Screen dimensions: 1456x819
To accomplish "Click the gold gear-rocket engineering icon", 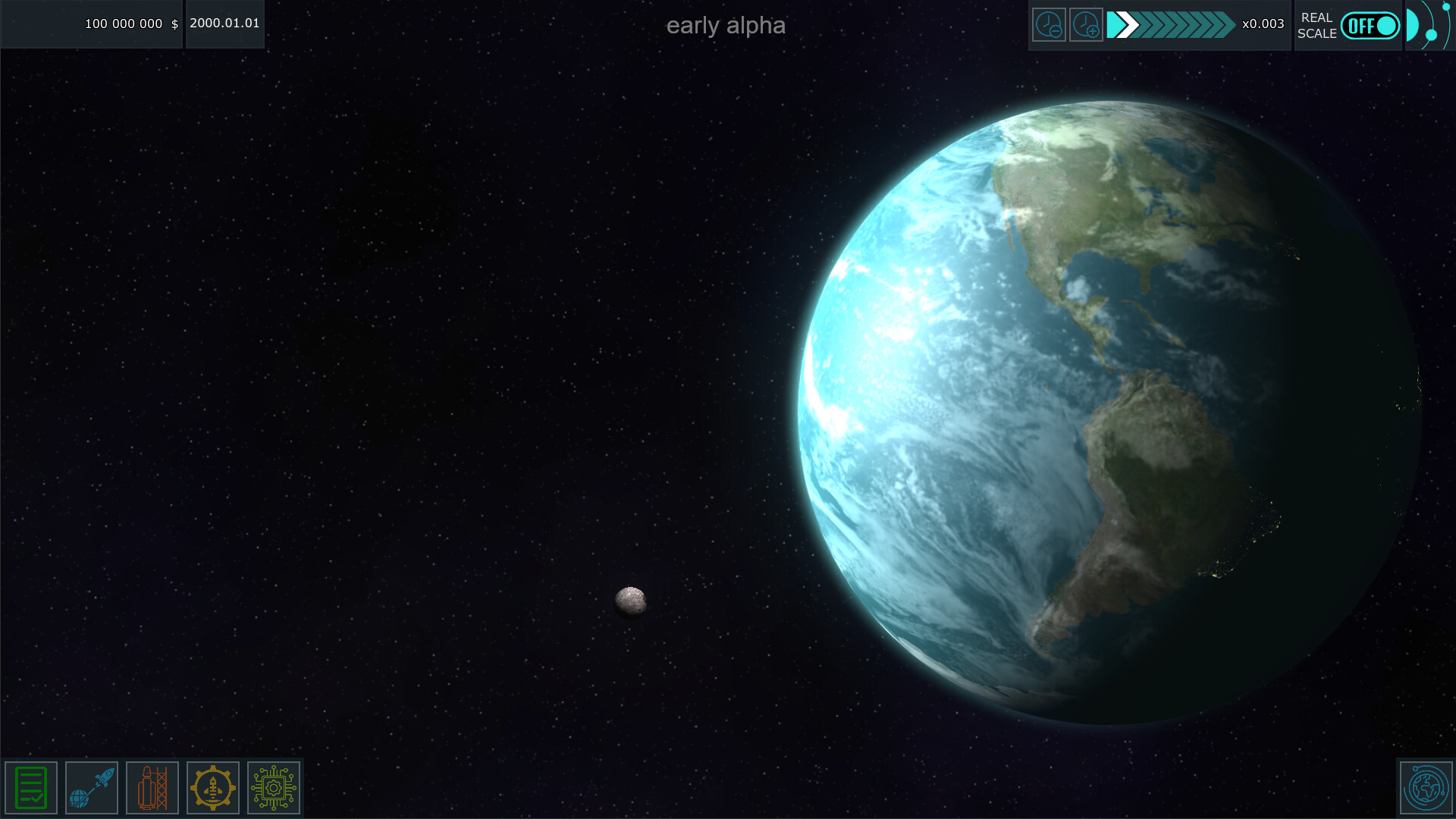I will click(212, 787).
